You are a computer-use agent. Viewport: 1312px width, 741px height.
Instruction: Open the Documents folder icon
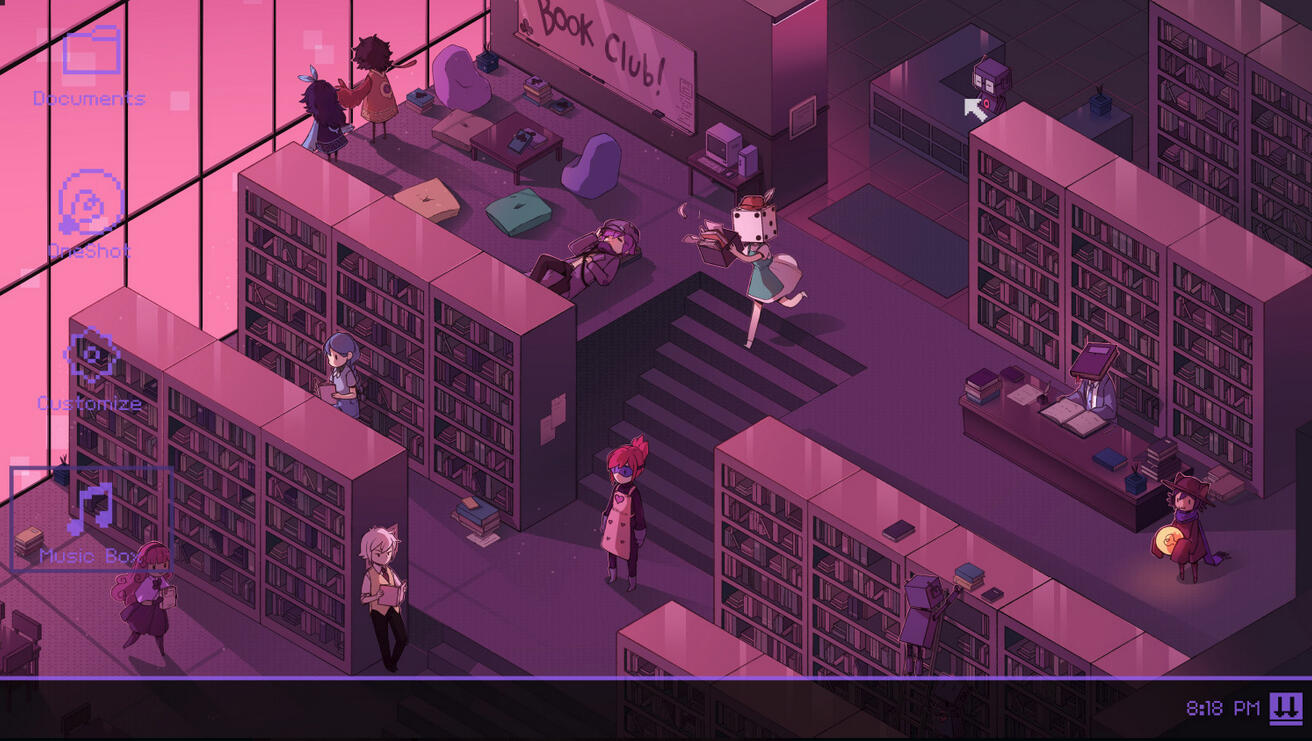pos(91,54)
